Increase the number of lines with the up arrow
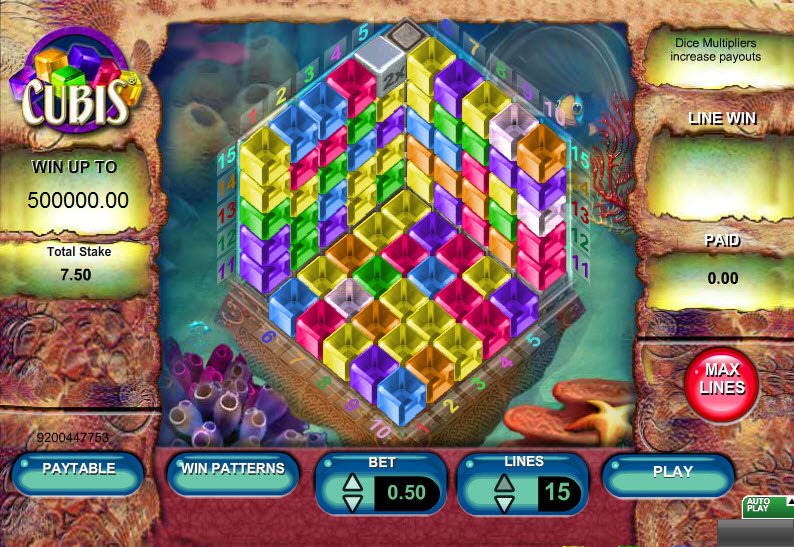Screen dimensions: 794x547 505,482
